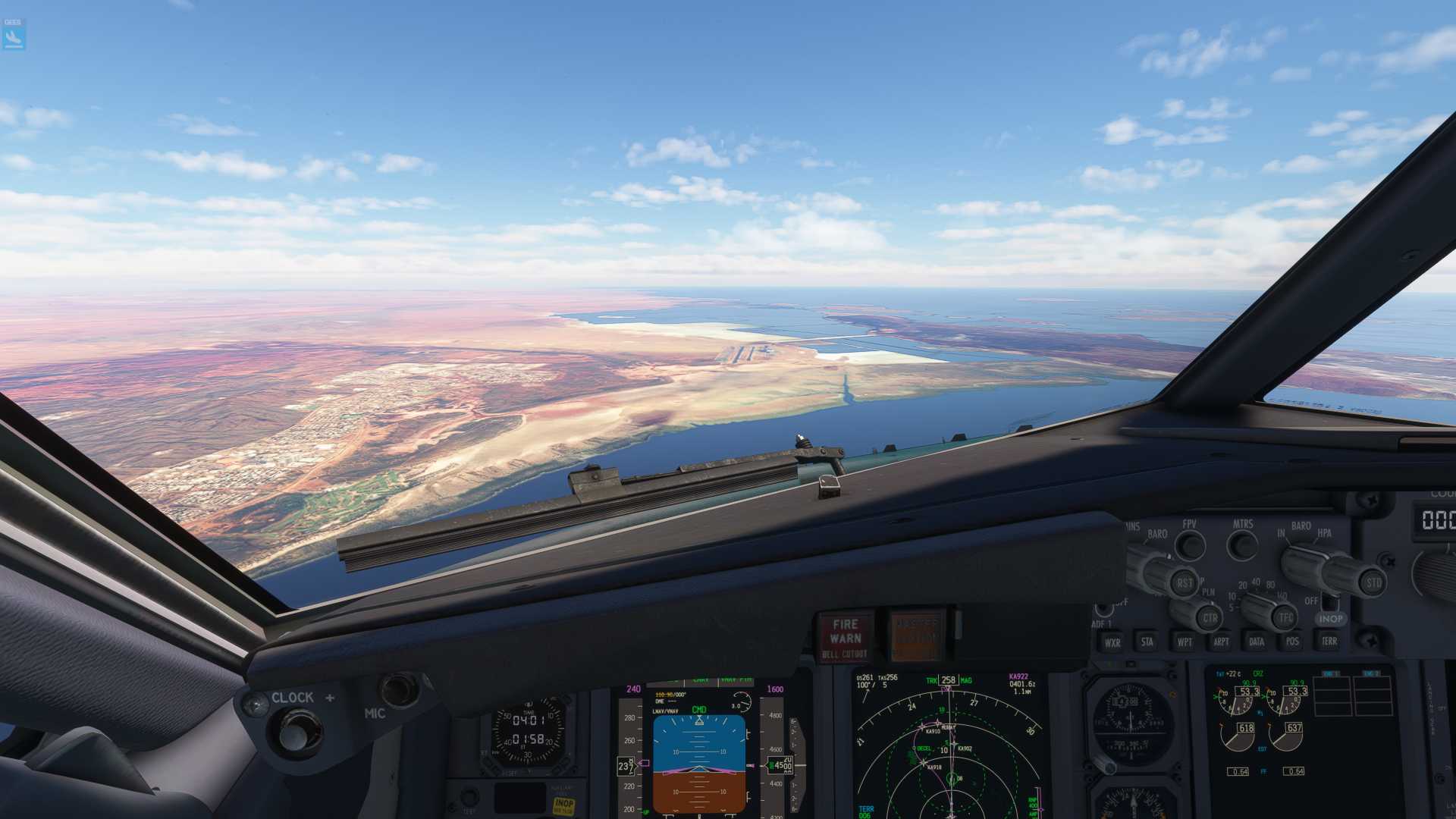The height and width of the screenshot is (819, 1456).
Task: Open the GEES landing-rate toolbar panel
Action: [x=14, y=32]
